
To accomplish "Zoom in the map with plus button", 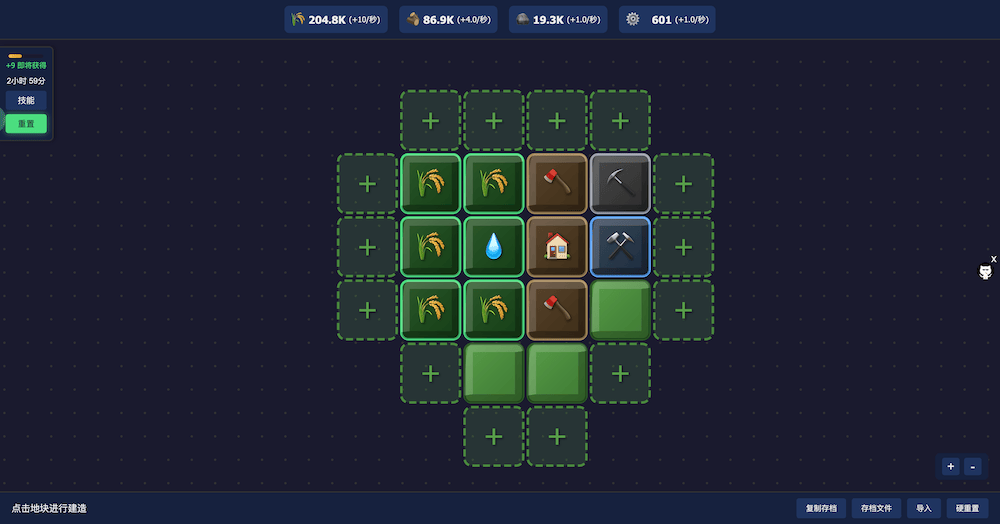I will (950, 466).
